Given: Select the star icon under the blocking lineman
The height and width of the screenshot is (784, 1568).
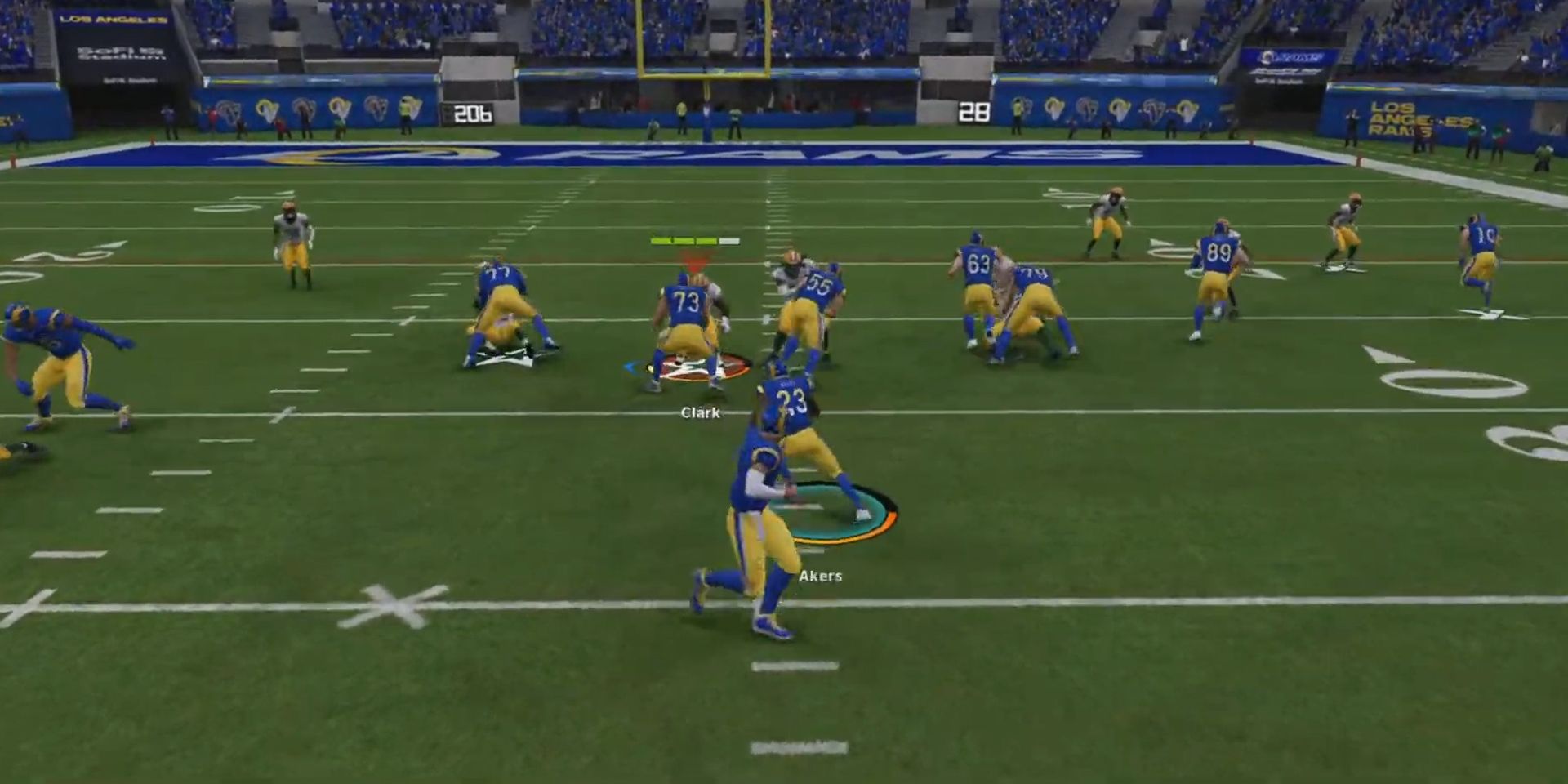Looking at the screenshot, I should coord(503,358).
